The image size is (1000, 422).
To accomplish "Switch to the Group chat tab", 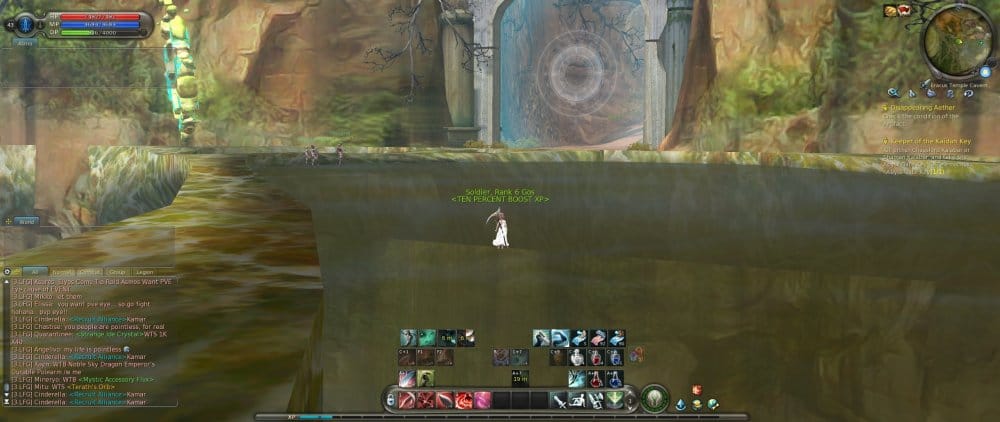I will point(115,271).
